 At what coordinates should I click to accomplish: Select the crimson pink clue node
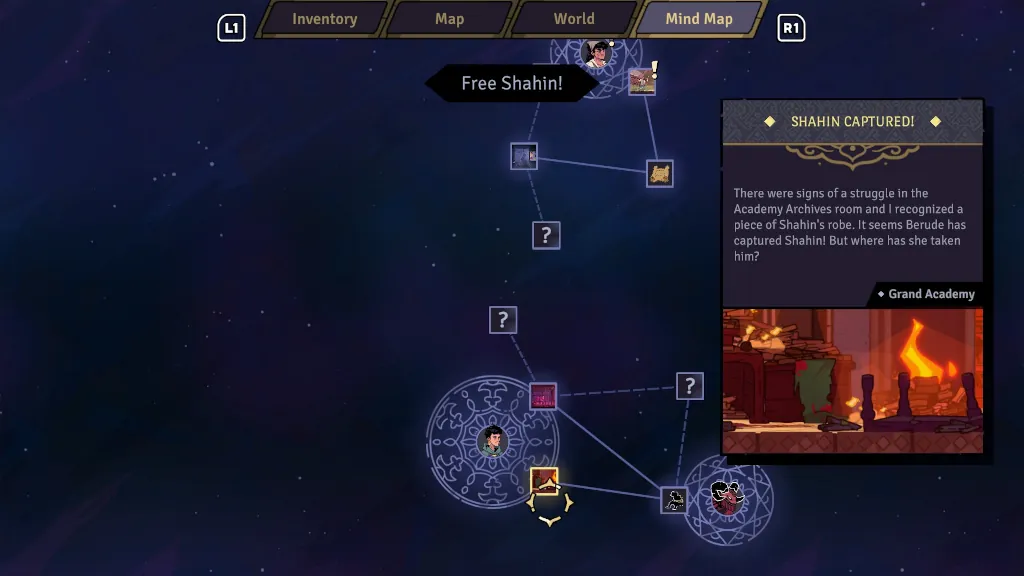pos(543,396)
